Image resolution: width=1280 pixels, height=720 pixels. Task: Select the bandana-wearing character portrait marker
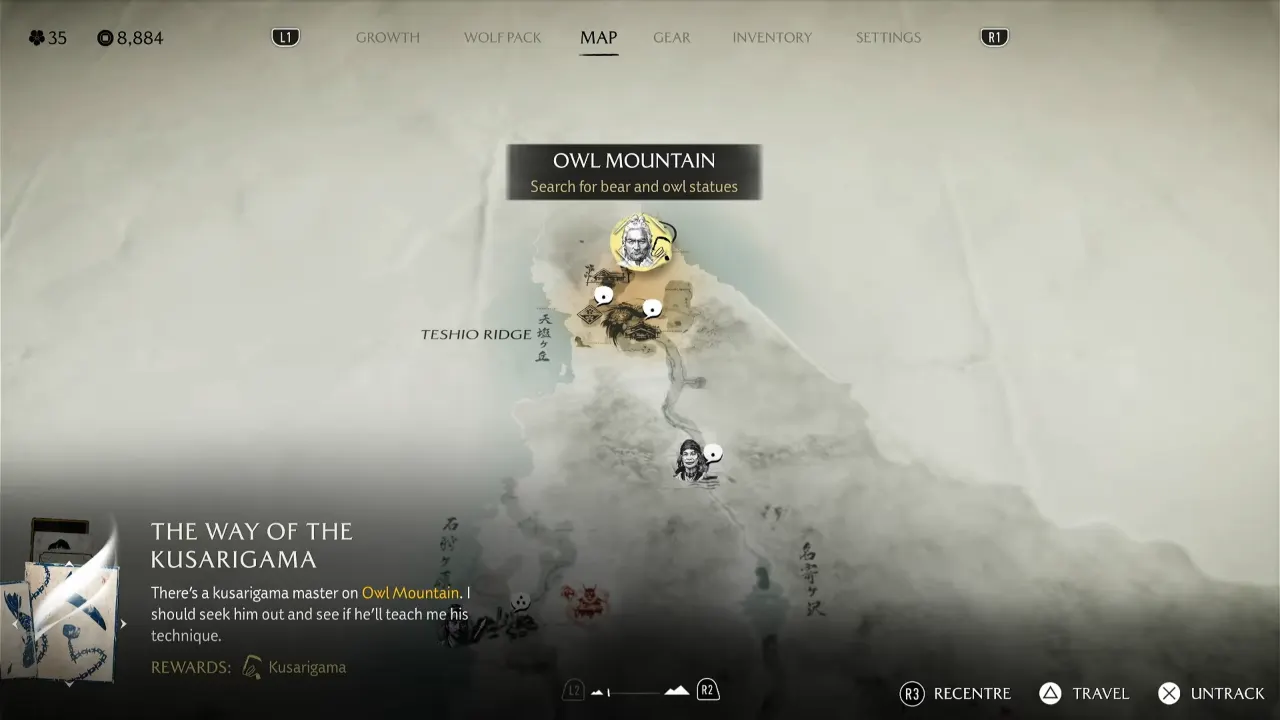click(x=691, y=462)
